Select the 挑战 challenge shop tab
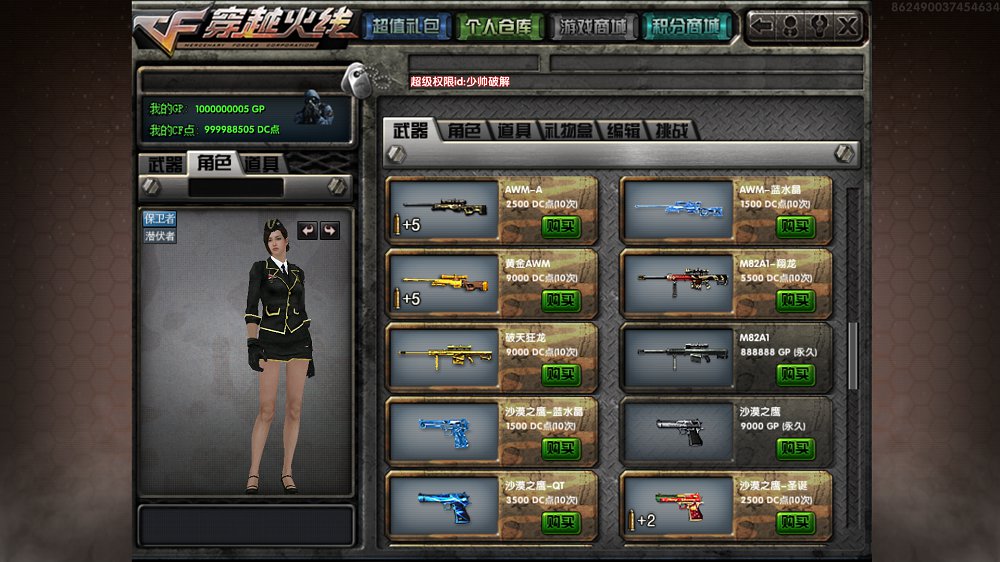The image size is (1000, 562). (x=672, y=131)
